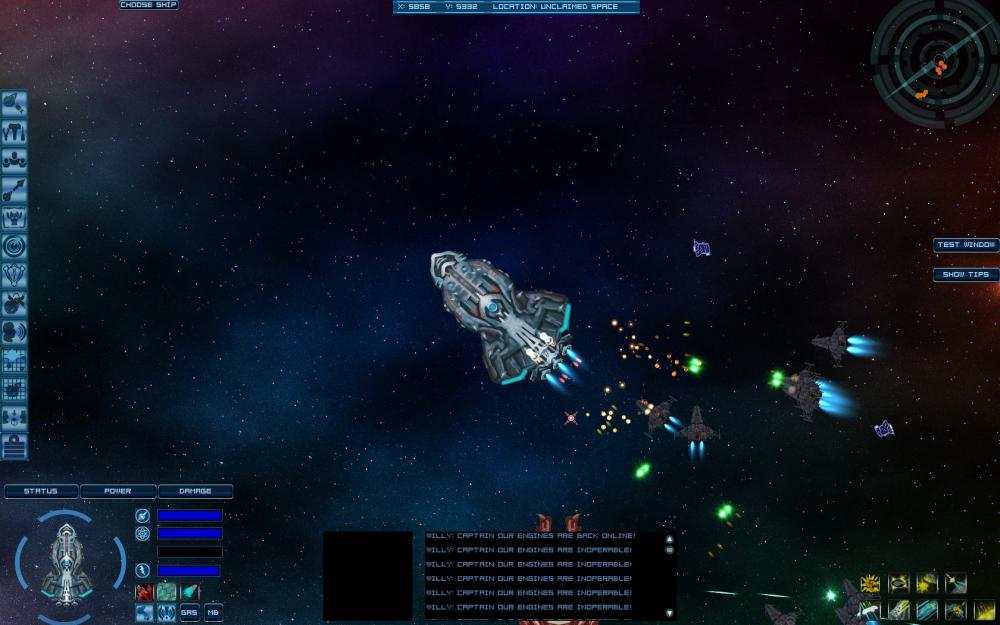Switch to the Power tab

pos(118,491)
